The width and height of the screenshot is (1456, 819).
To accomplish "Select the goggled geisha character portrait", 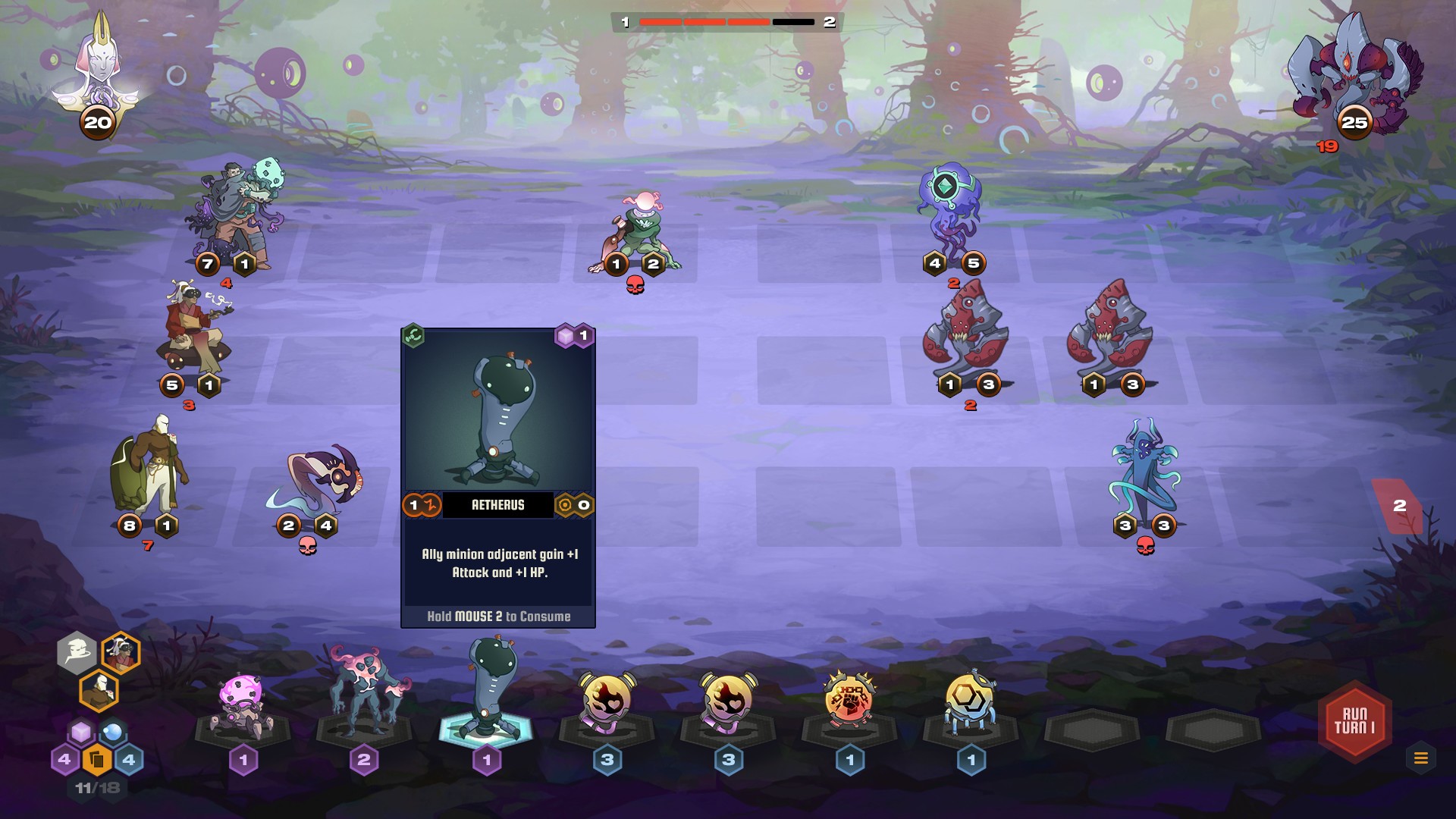I will [x=121, y=653].
